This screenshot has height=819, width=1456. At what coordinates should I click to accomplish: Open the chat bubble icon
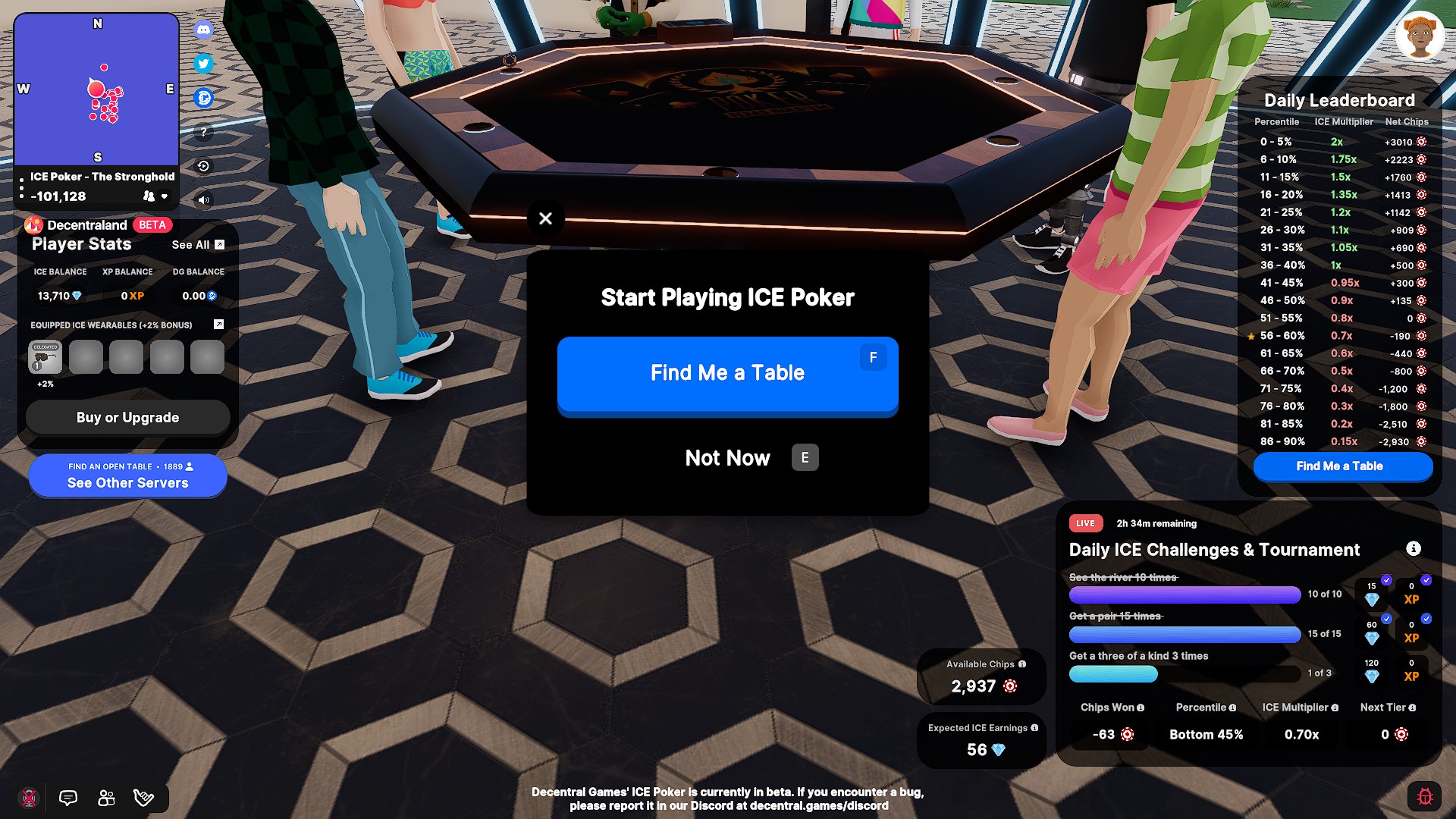click(x=67, y=797)
